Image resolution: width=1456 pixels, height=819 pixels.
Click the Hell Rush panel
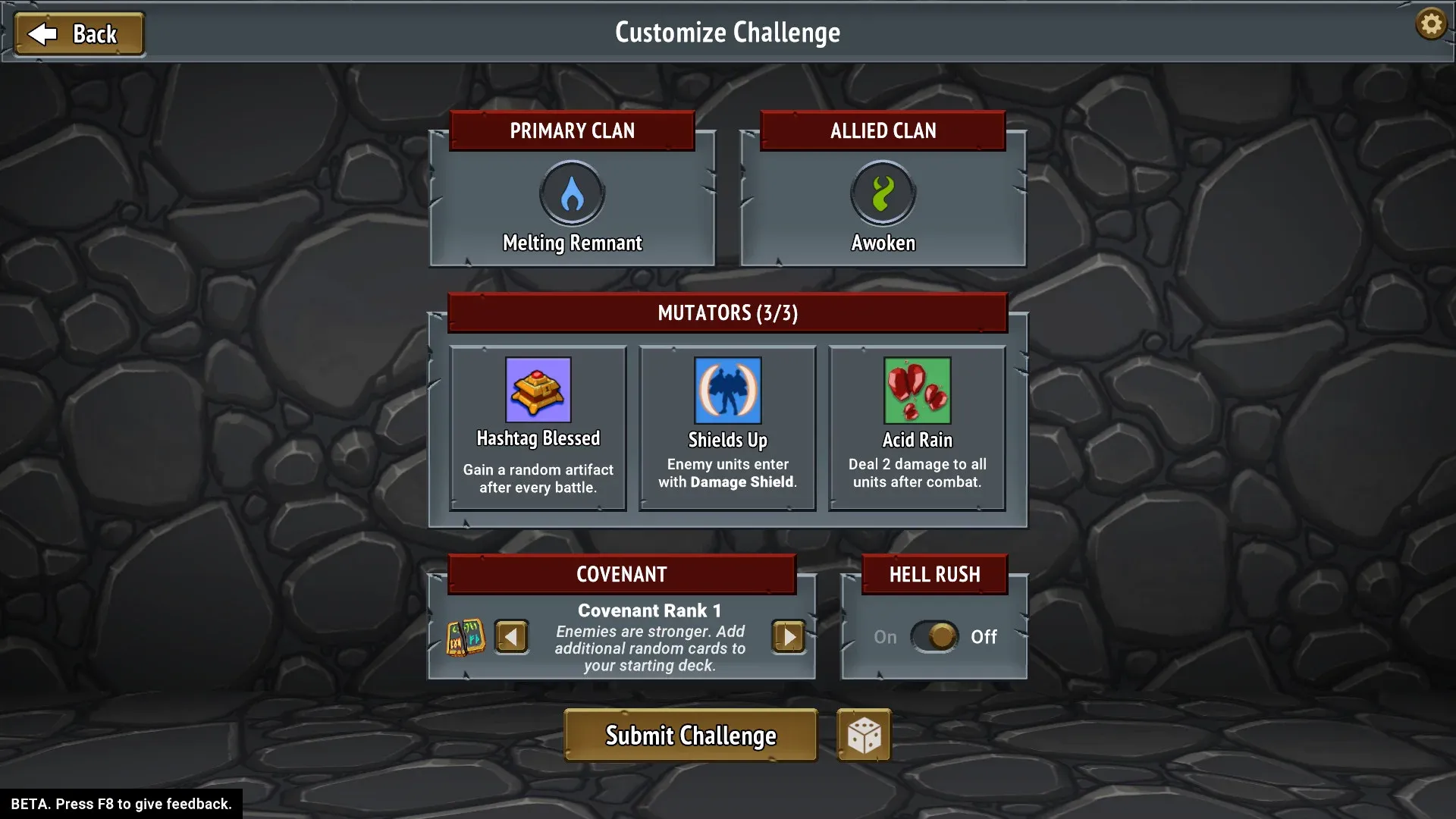934,626
